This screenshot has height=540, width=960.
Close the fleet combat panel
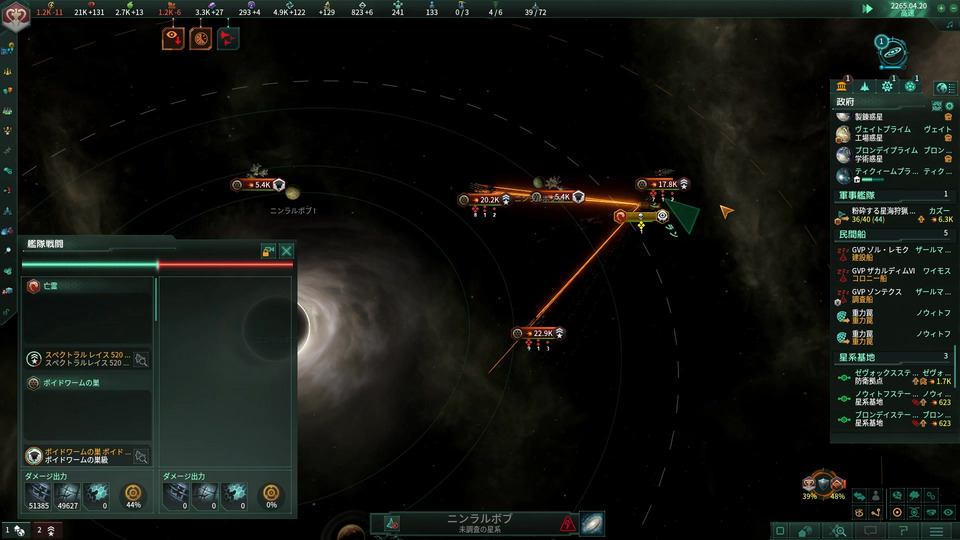tap(287, 251)
